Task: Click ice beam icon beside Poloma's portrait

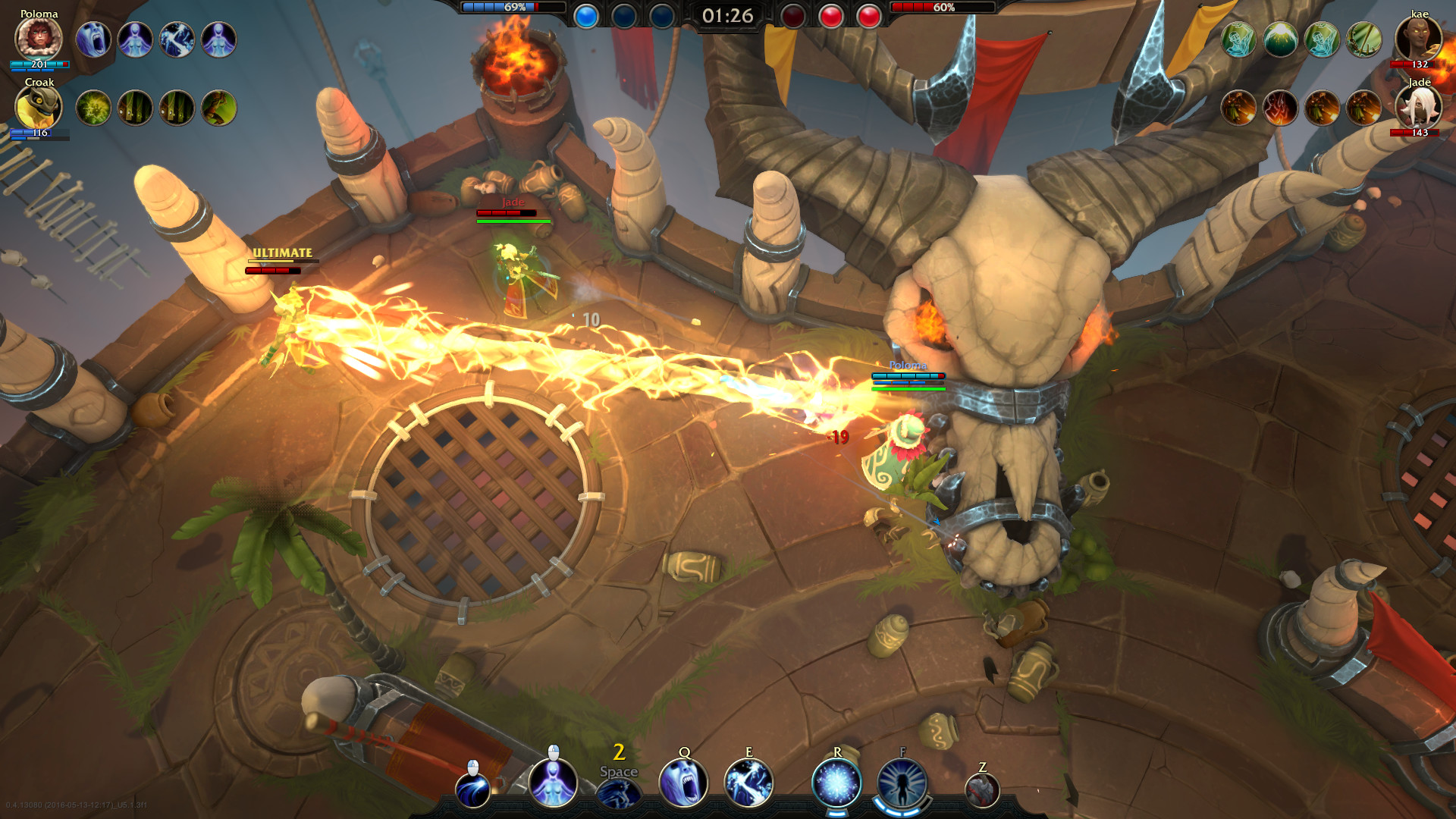Action: pyautogui.click(x=177, y=39)
